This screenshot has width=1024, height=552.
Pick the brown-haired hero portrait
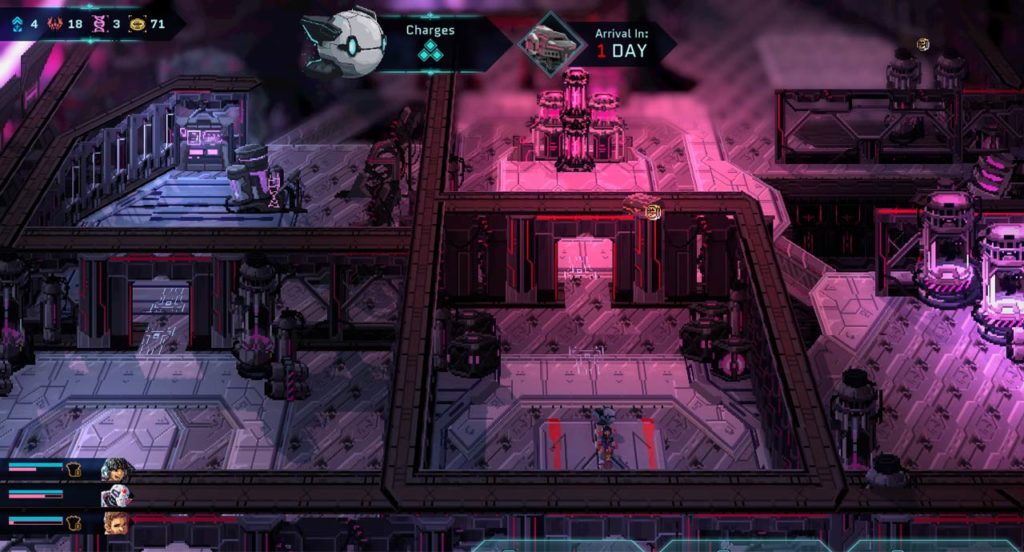coord(116,522)
